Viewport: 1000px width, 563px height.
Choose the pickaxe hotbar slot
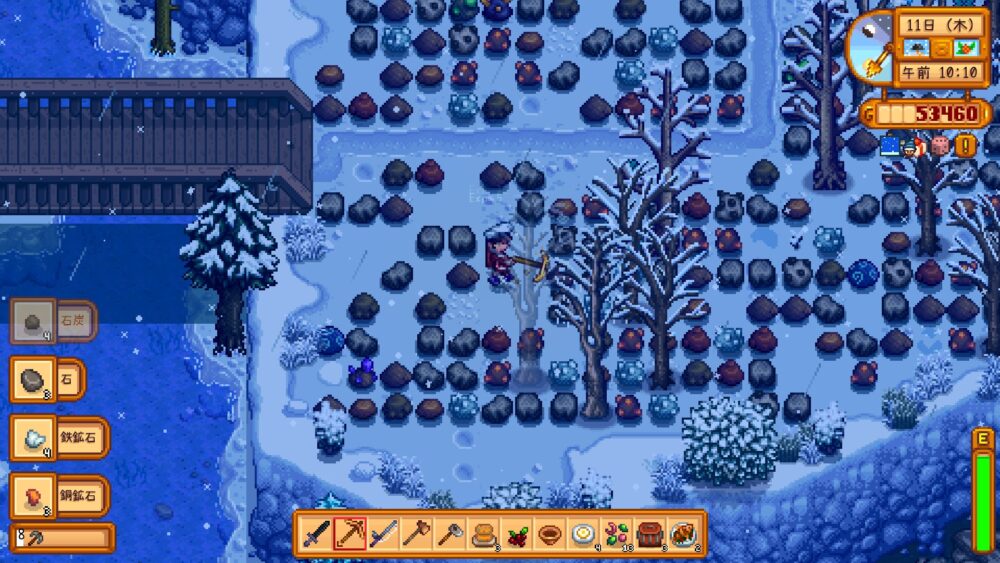click(350, 533)
